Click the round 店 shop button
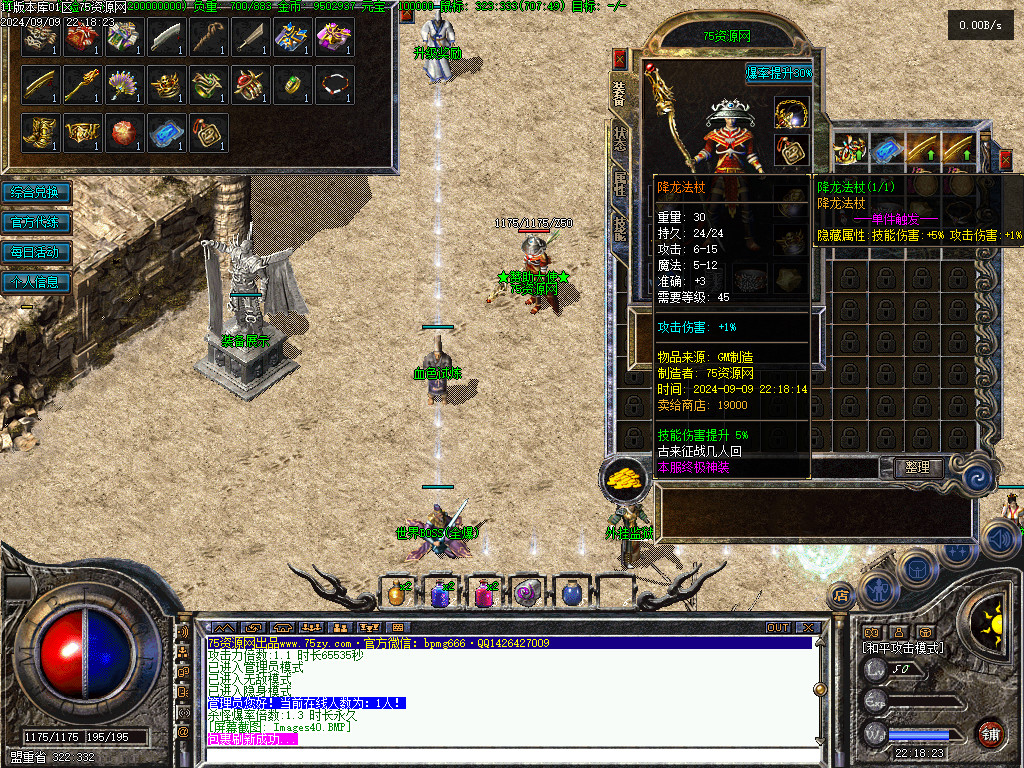Viewport: 1024px width, 768px height. click(840, 596)
